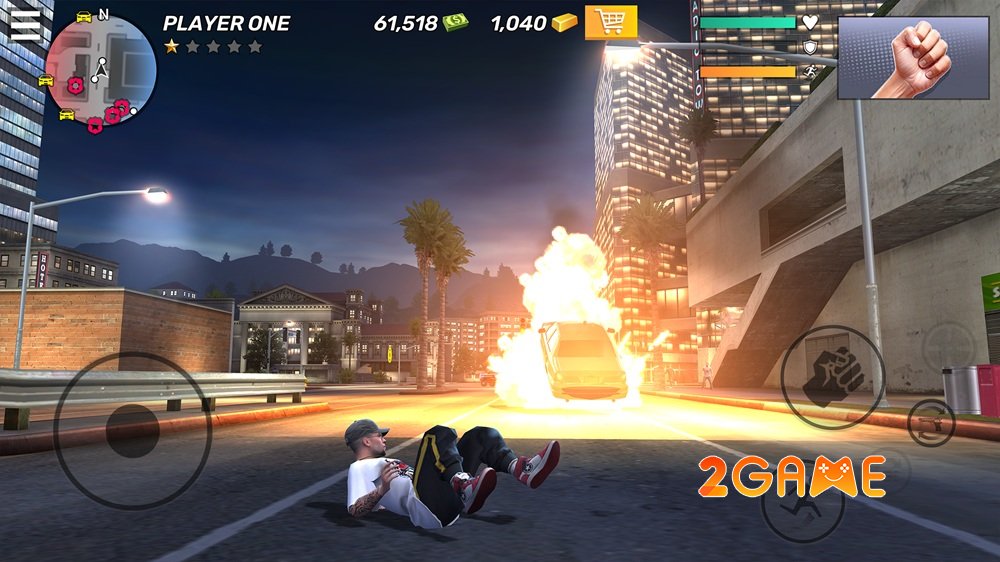Click the gold bars currency icon
This screenshot has width=1000, height=562.
567,22
